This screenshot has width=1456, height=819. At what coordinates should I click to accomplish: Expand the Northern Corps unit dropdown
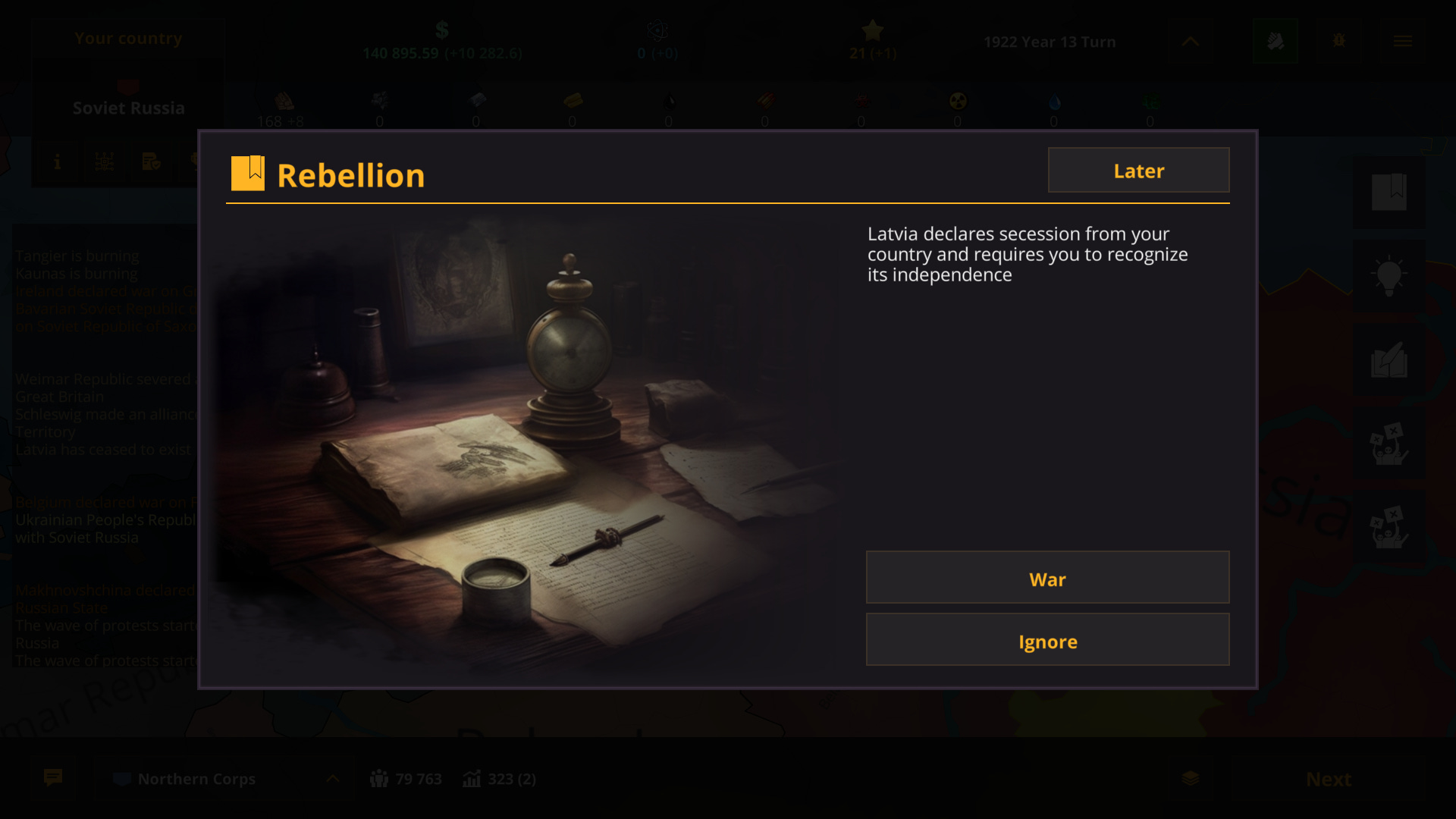tap(334, 778)
